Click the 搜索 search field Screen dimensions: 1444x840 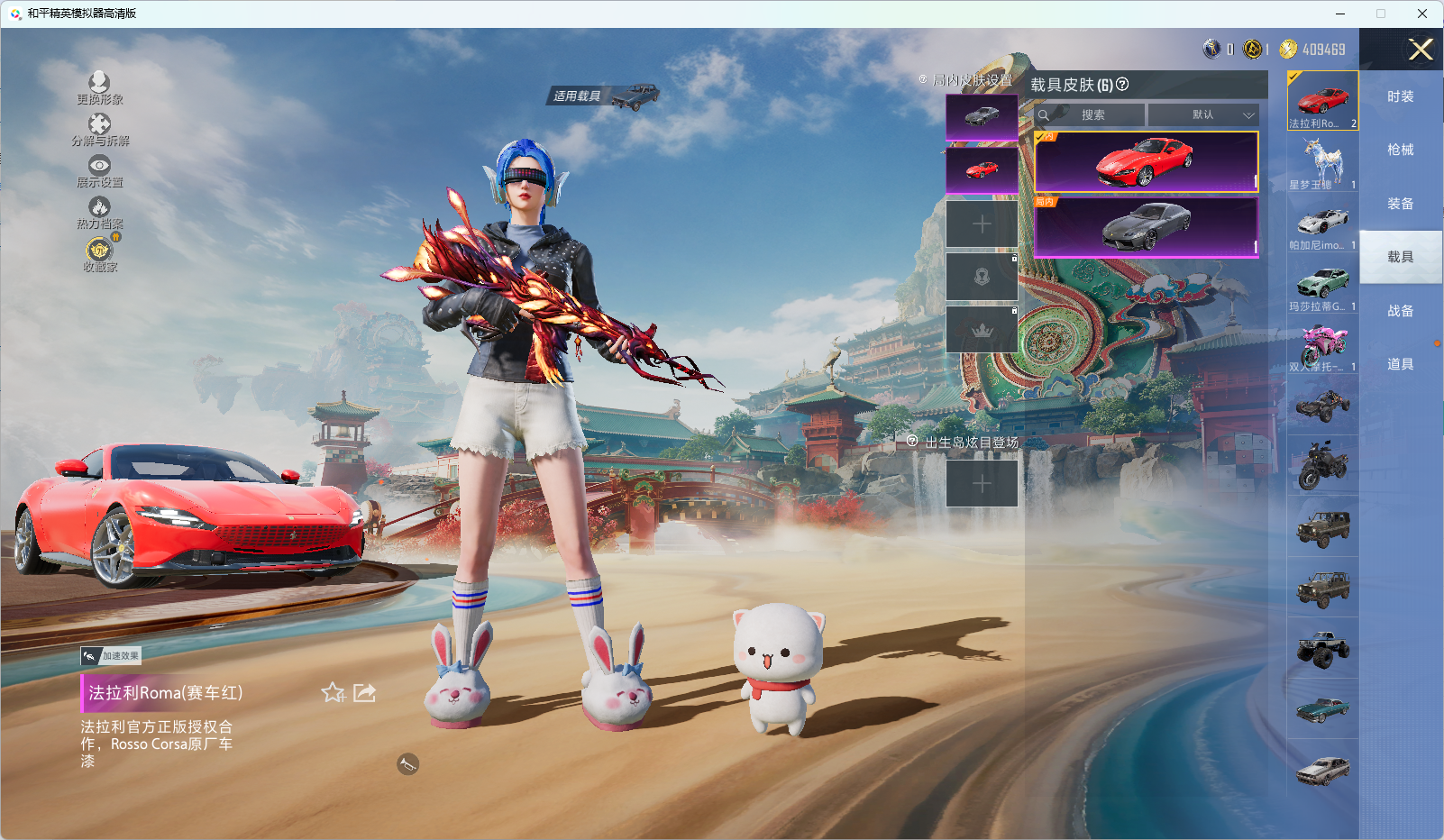(1092, 115)
